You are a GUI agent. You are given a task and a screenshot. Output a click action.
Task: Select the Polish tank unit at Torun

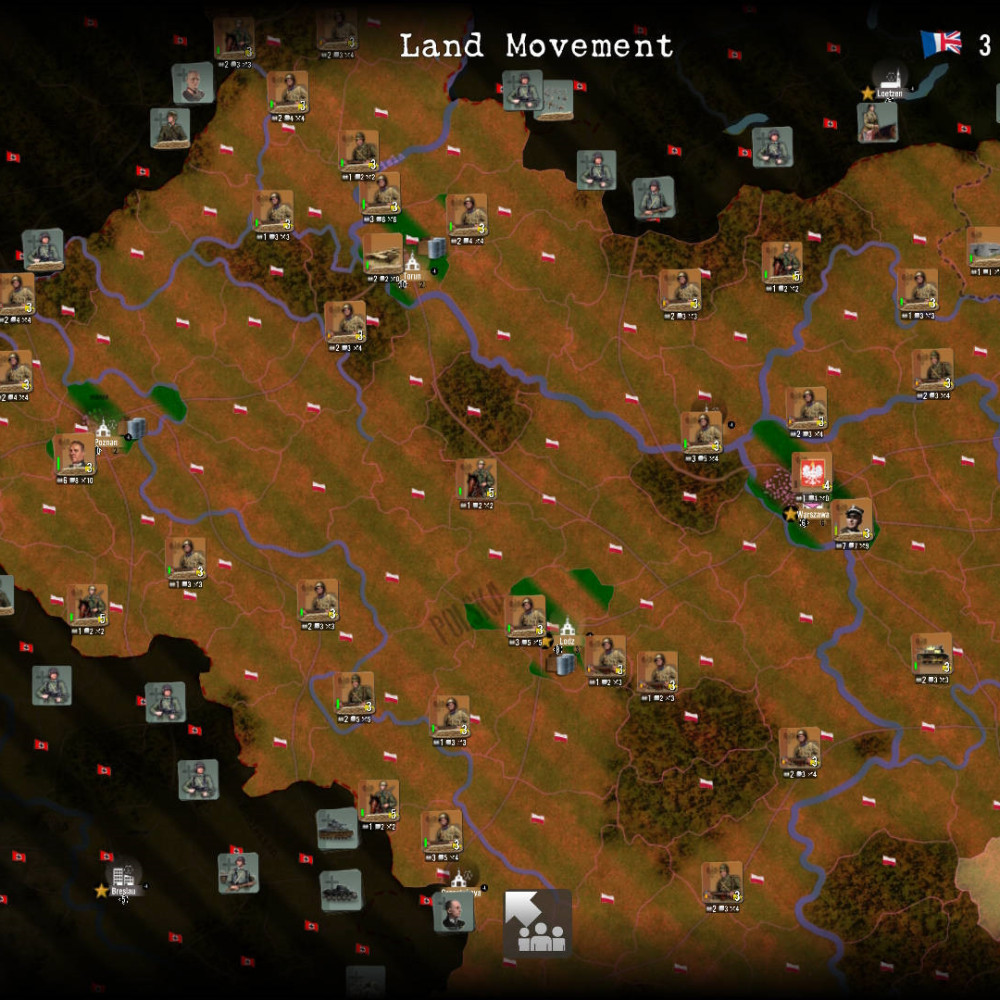[382, 253]
